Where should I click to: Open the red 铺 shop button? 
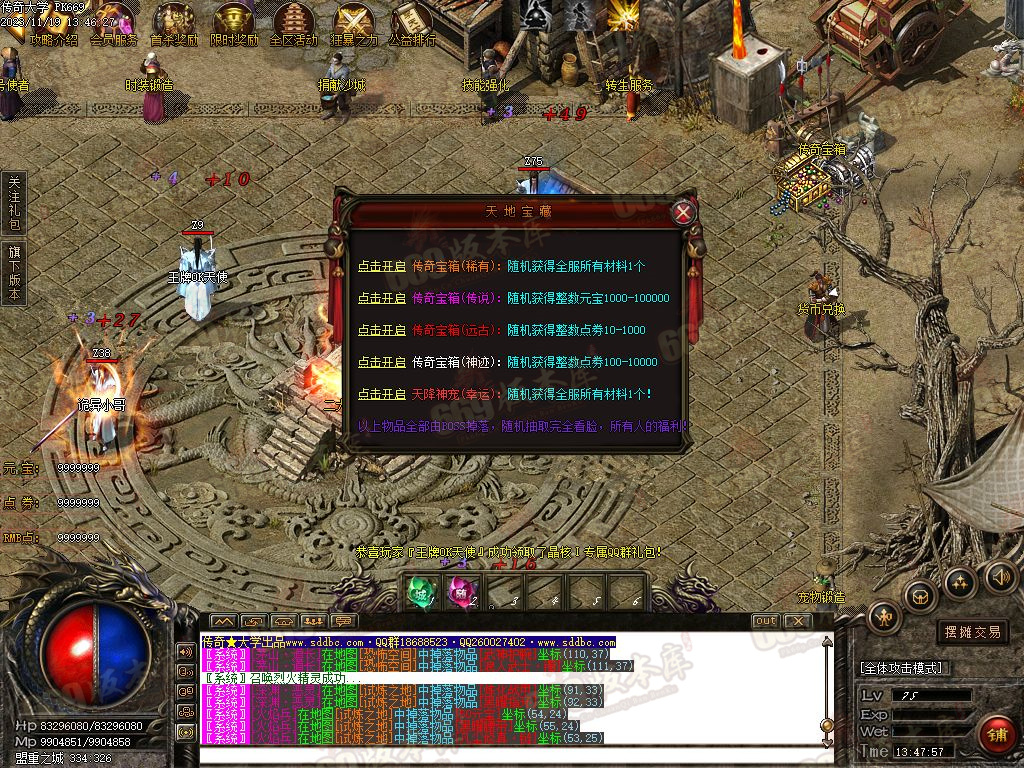[995, 733]
